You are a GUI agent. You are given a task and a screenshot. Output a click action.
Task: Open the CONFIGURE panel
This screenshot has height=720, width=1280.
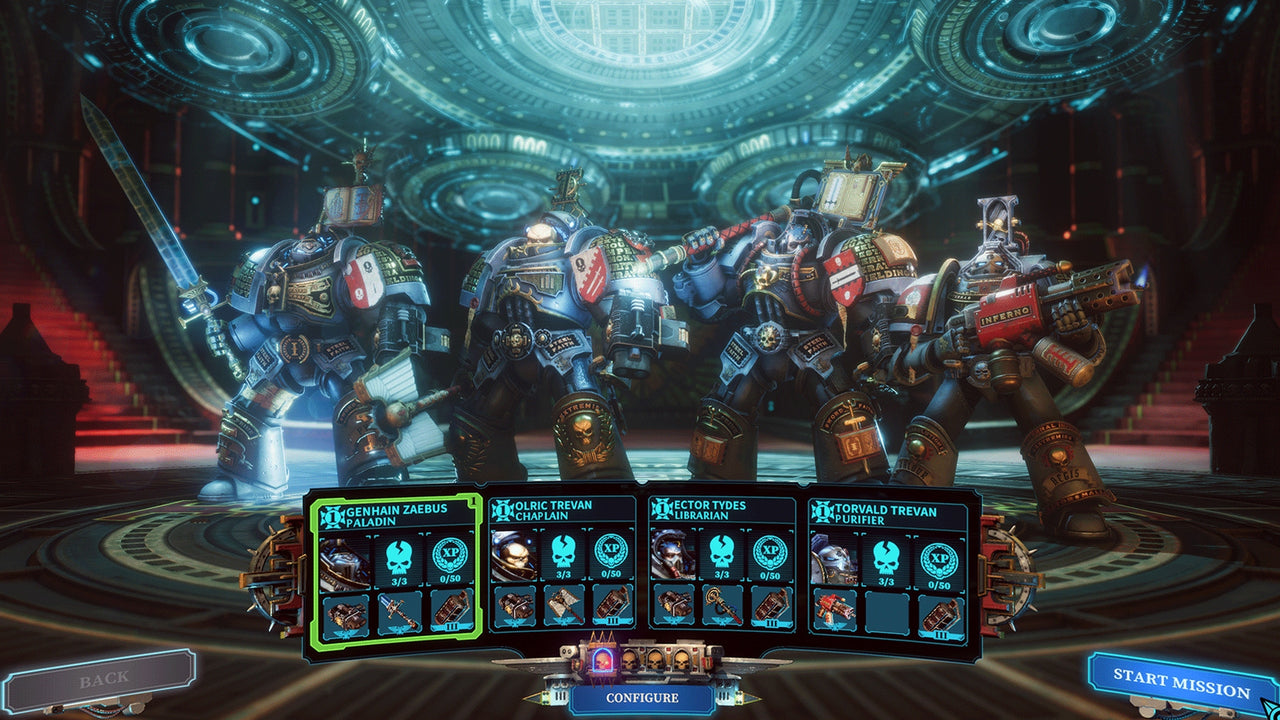tap(642, 697)
